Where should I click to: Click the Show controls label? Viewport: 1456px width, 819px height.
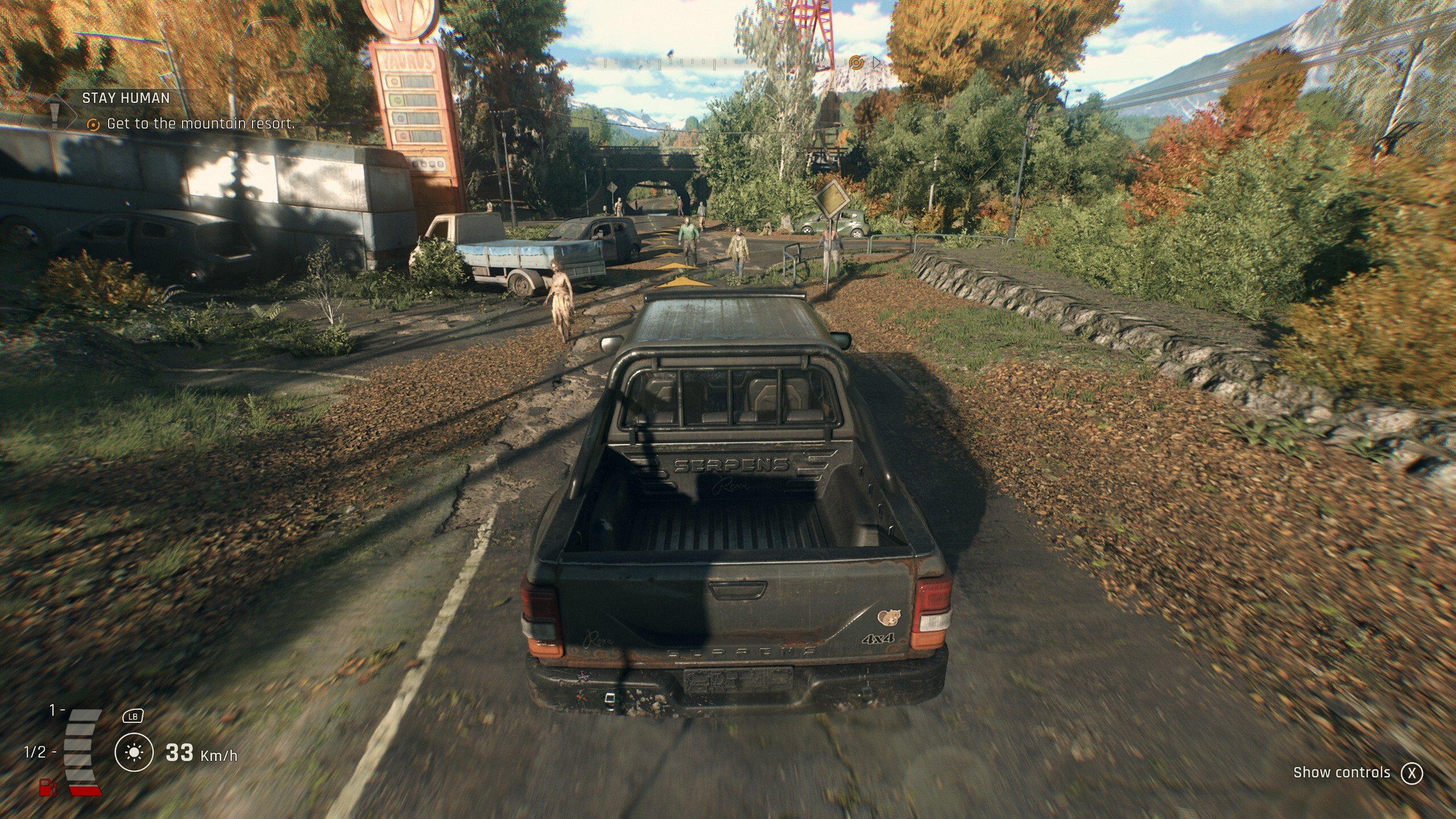click(1341, 772)
